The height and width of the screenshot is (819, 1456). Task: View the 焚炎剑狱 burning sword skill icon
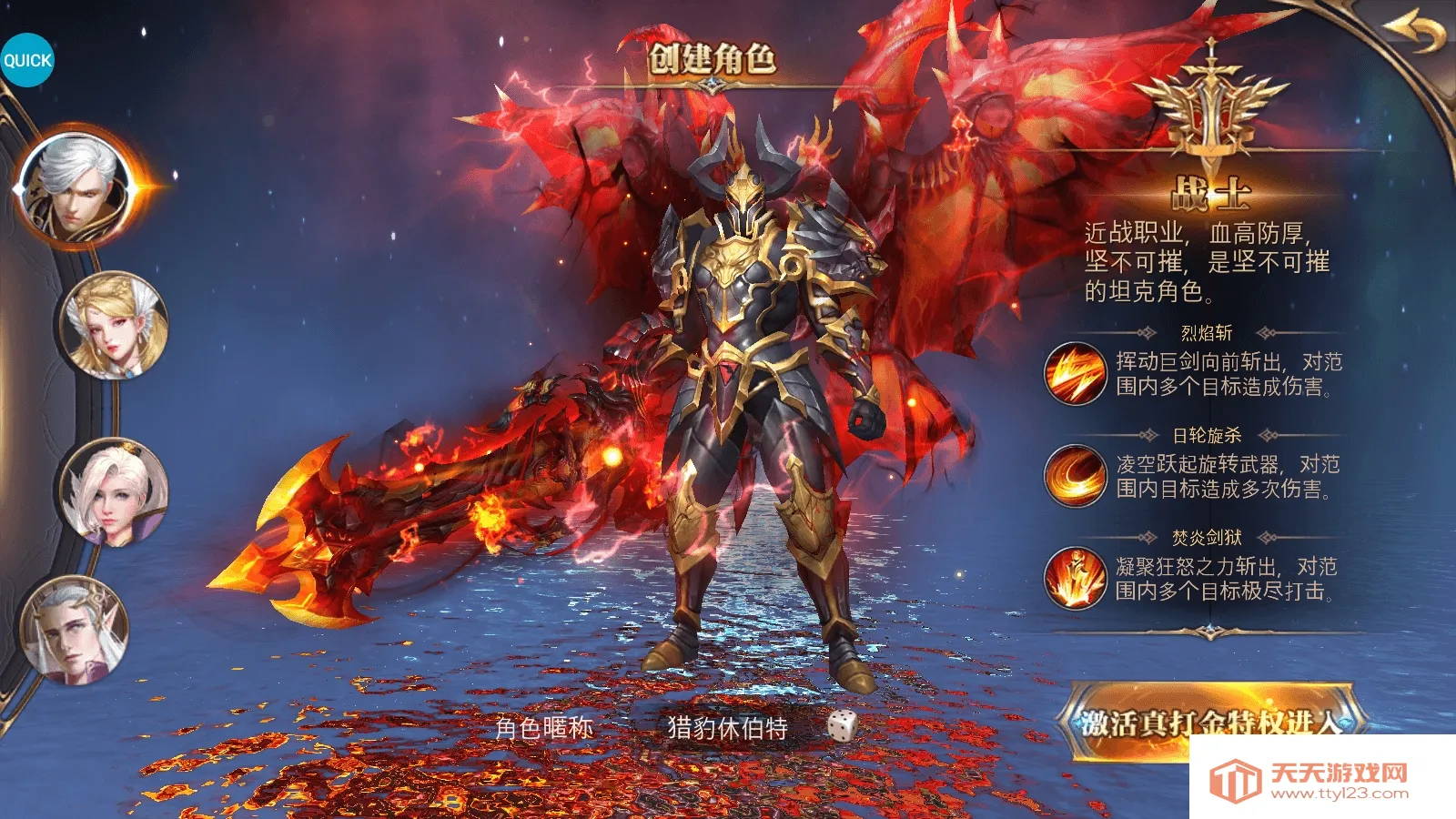(1074, 578)
